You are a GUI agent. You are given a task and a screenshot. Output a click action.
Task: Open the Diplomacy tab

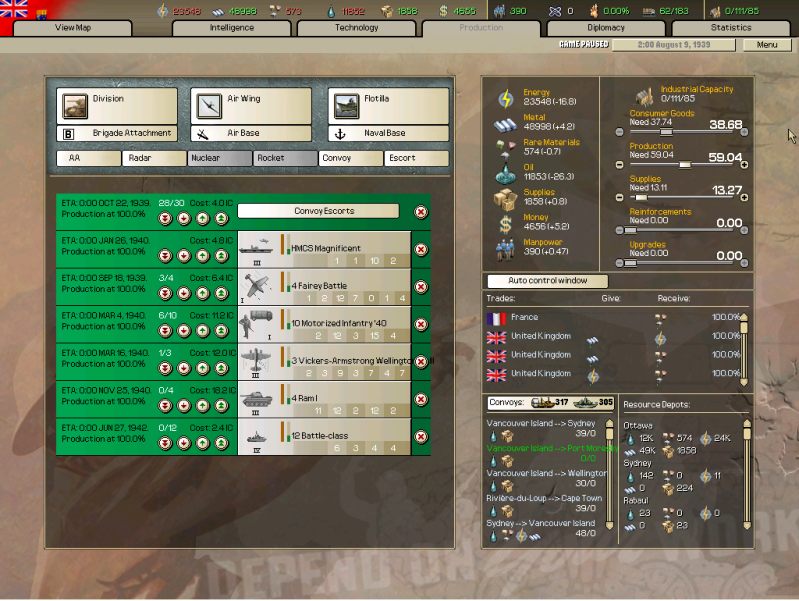[x=606, y=28]
